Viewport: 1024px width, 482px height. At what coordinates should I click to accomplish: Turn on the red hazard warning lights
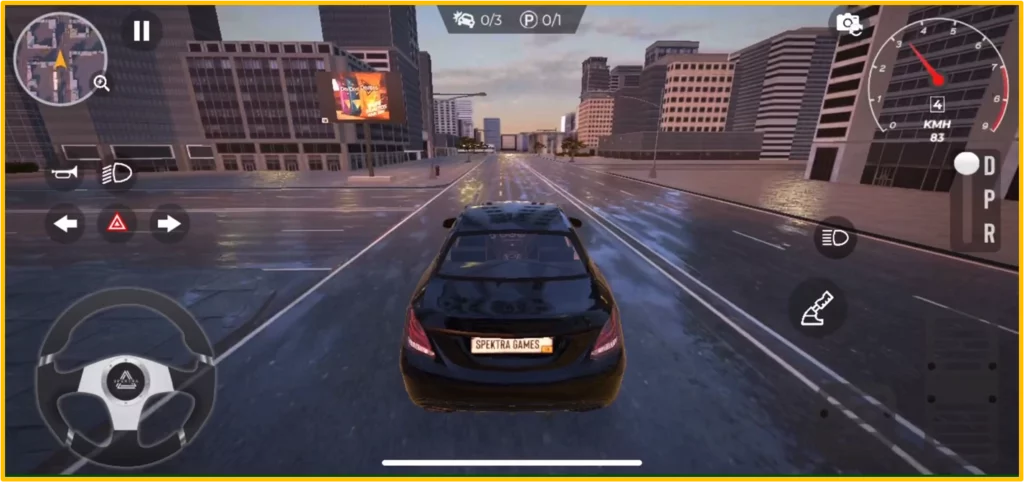[117, 224]
